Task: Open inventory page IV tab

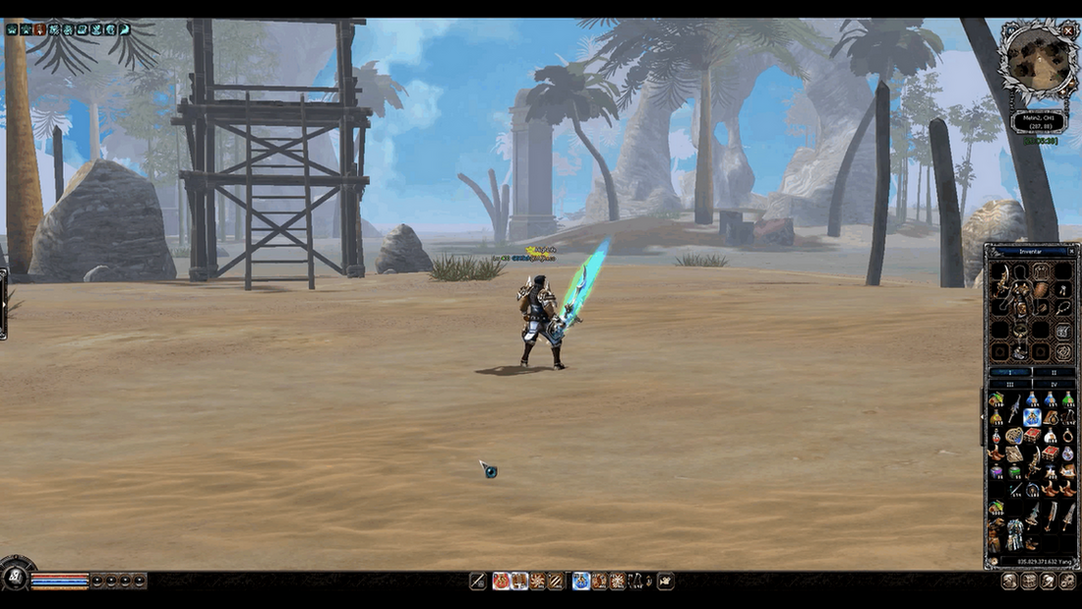Action: (x=1053, y=383)
